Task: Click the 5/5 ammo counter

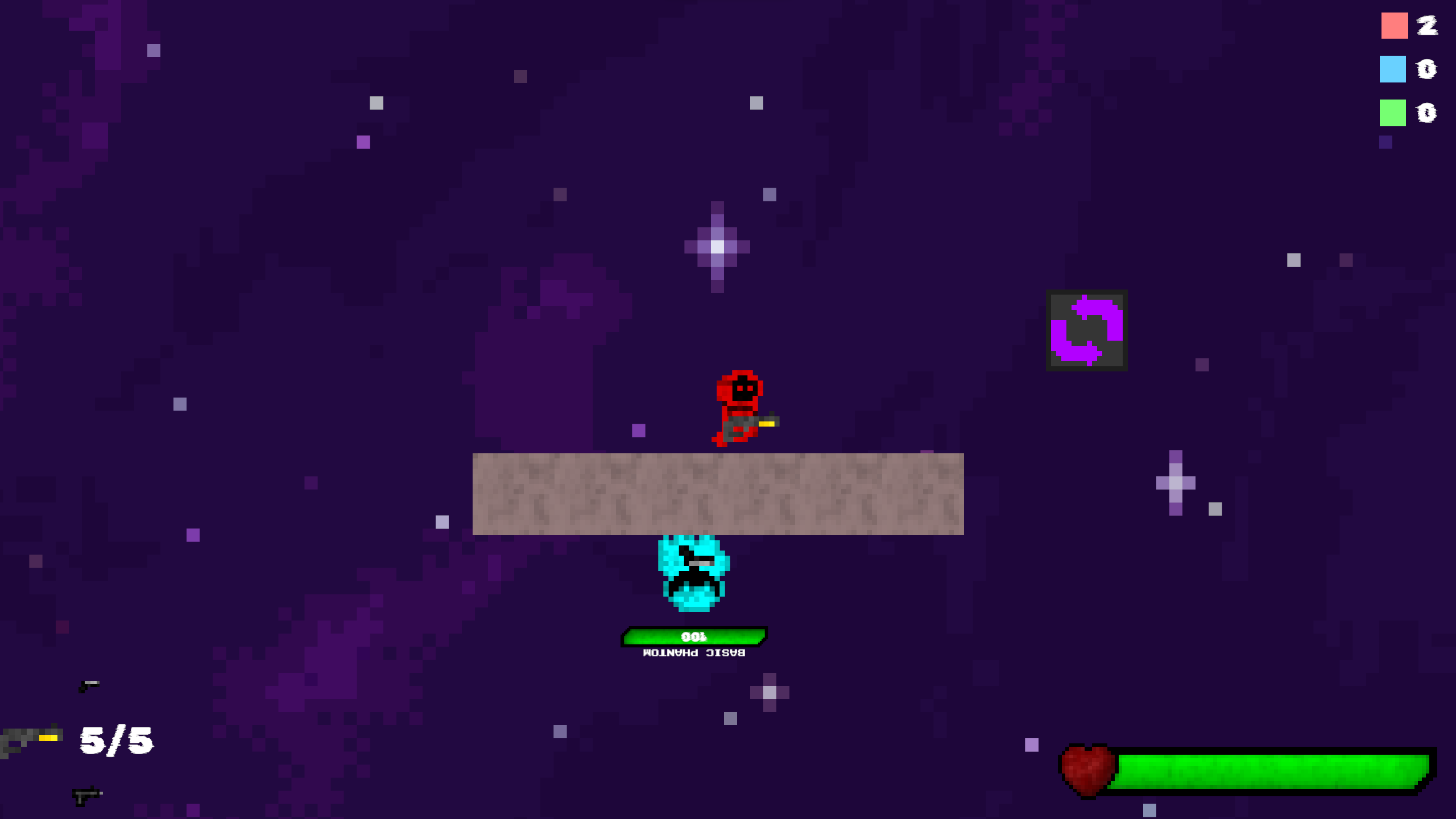Action: pyautogui.click(x=115, y=739)
